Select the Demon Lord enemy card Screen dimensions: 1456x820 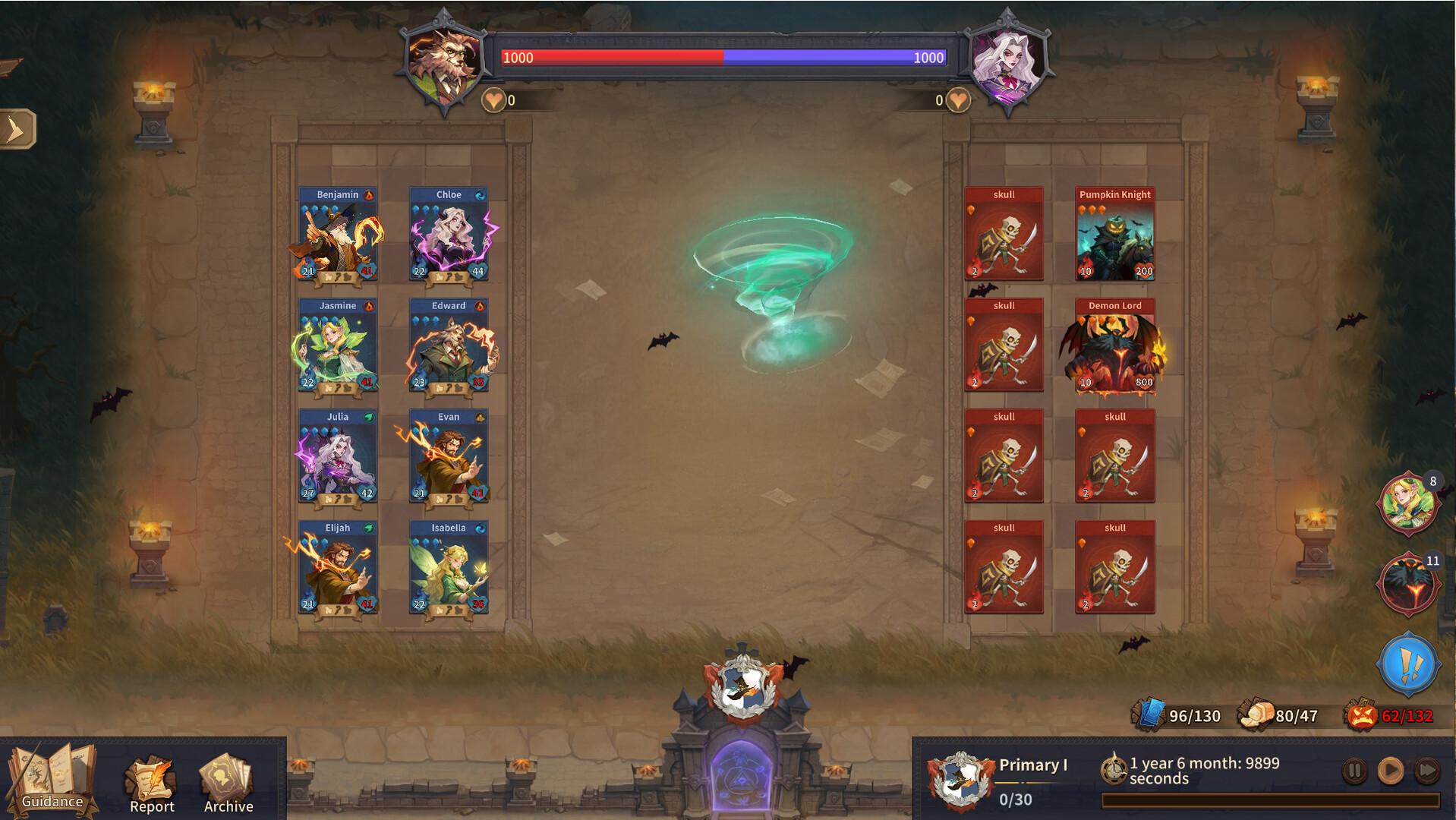pyautogui.click(x=1114, y=345)
